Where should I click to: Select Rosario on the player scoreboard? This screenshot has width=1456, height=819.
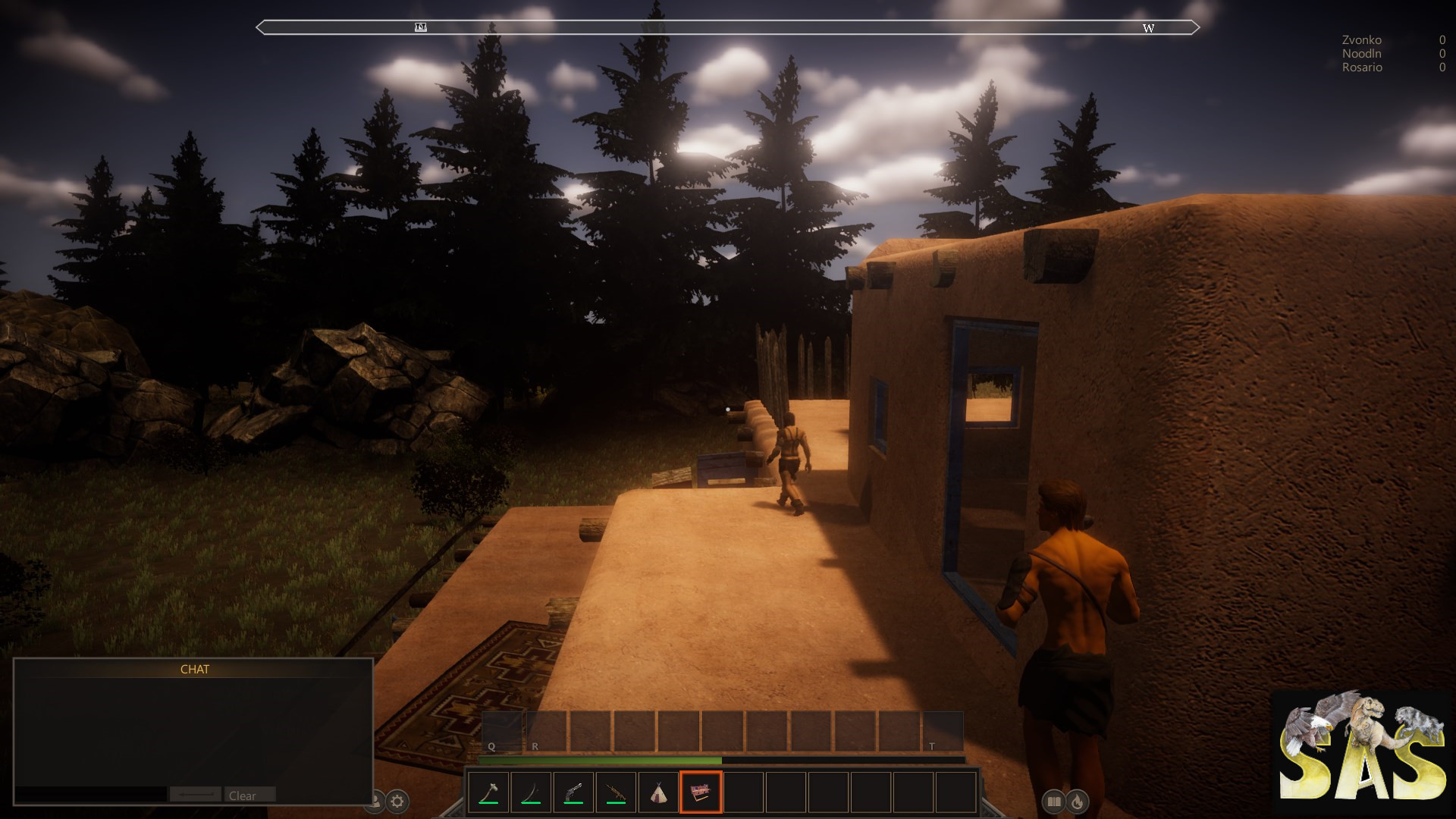[1361, 67]
